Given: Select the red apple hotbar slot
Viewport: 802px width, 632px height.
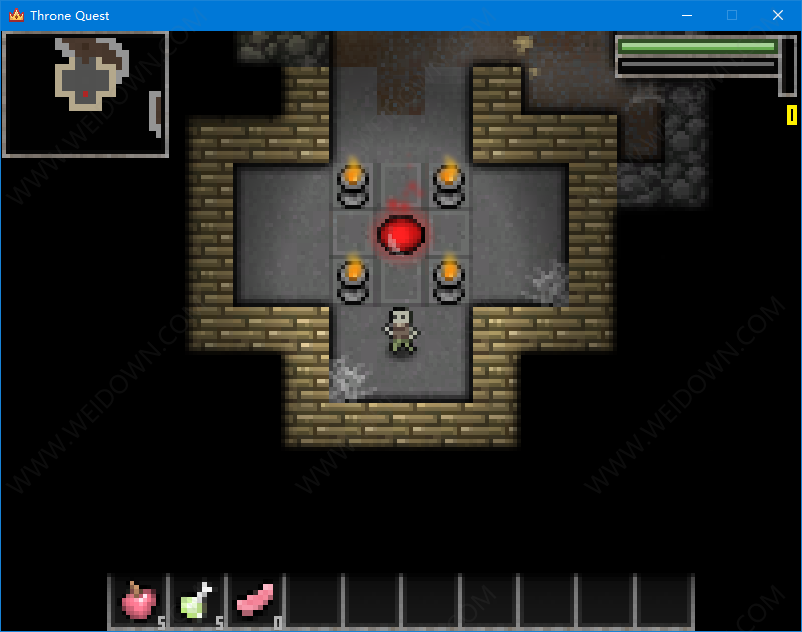Looking at the screenshot, I should [138, 601].
